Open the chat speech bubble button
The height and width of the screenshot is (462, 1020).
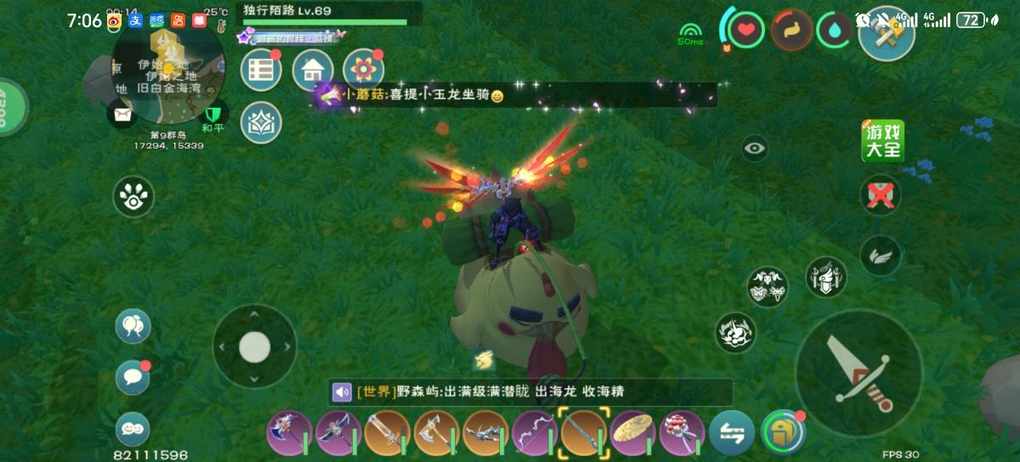(133, 377)
